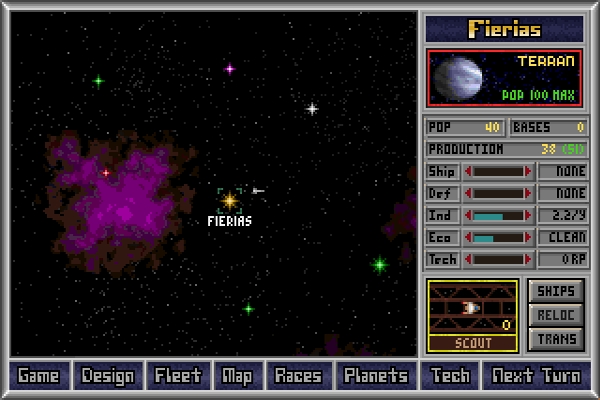Screen dimensions: 600x400
Task: Open the ship Design screen
Action: point(108,376)
